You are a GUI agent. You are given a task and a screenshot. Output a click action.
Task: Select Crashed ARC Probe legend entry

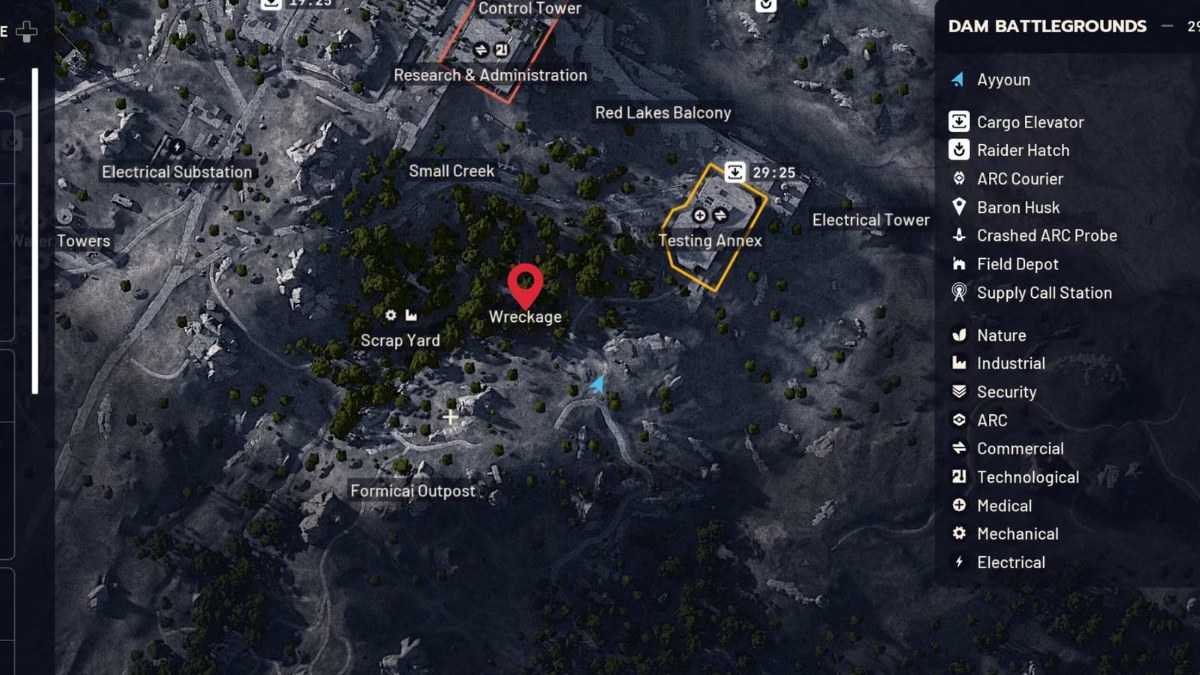pos(1046,235)
